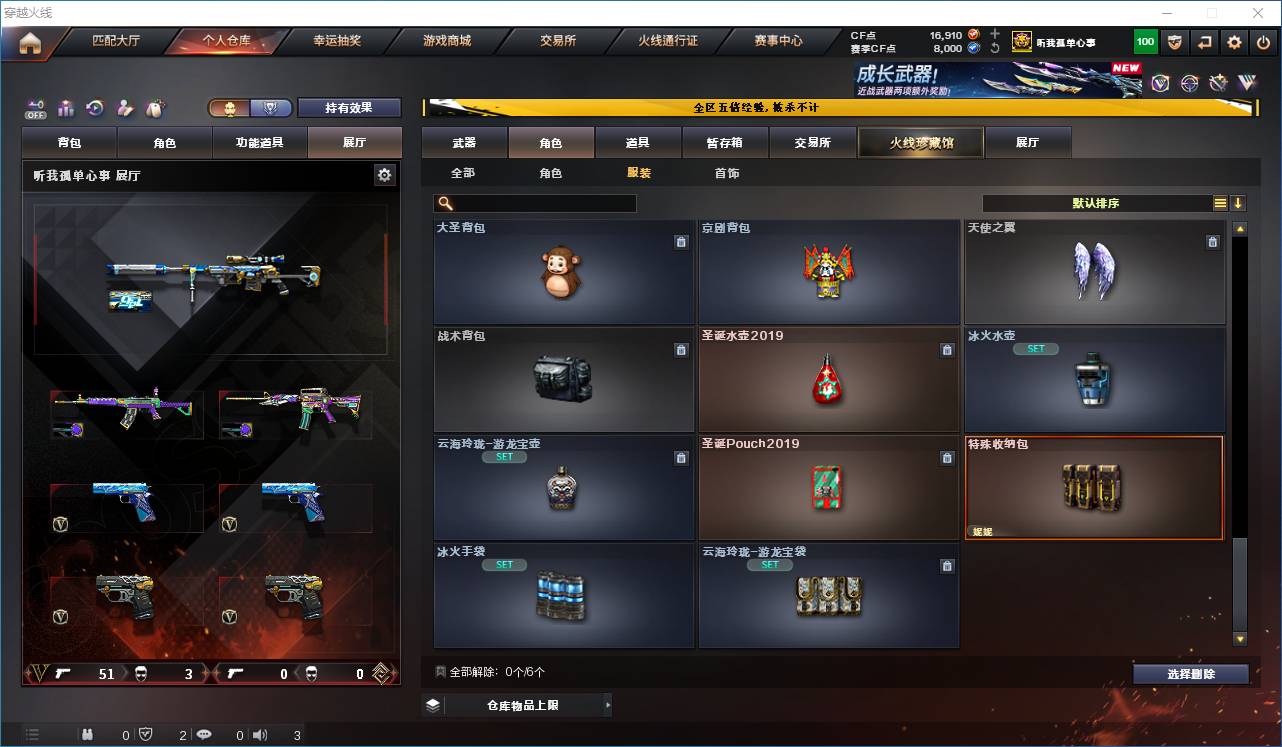Open warehouse settings with the gear icon above 展厅 panel
The width and height of the screenshot is (1282, 747).
tap(386, 174)
